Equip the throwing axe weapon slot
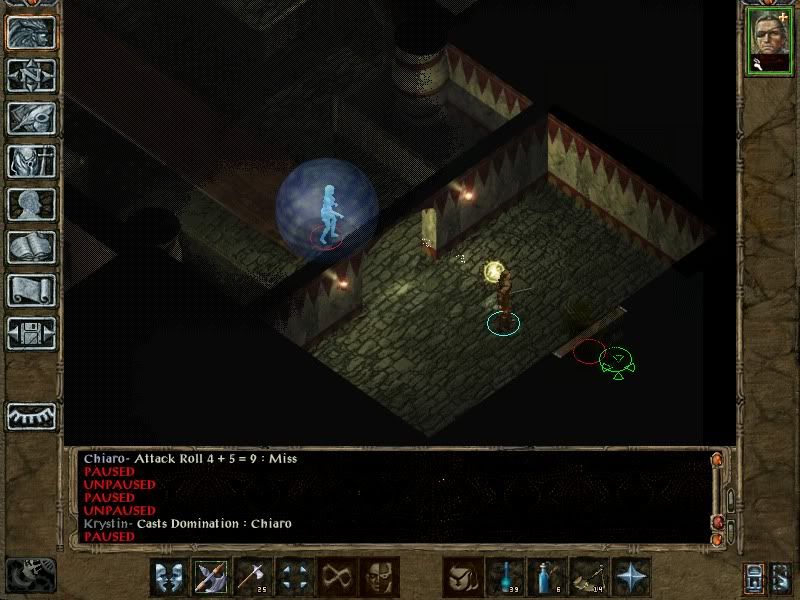This screenshot has width=800, height=600. [x=253, y=577]
